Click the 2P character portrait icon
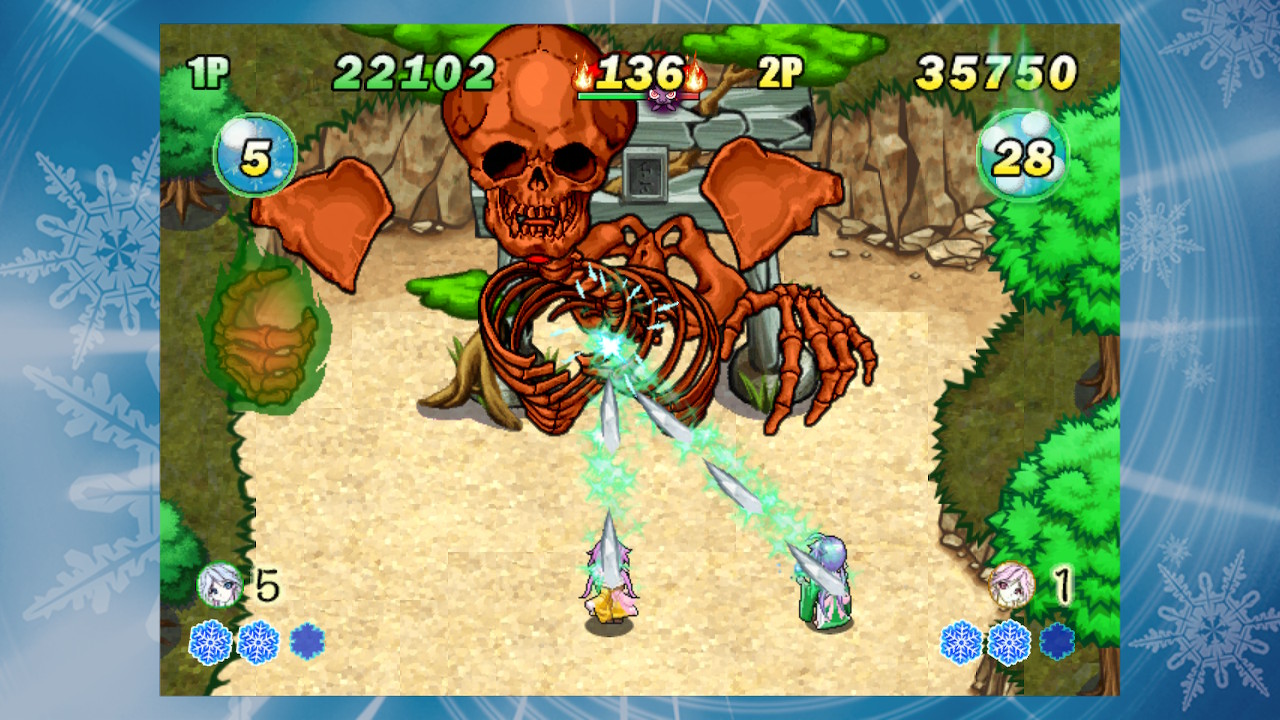This screenshot has height=720, width=1280. pyautogui.click(x=1011, y=582)
